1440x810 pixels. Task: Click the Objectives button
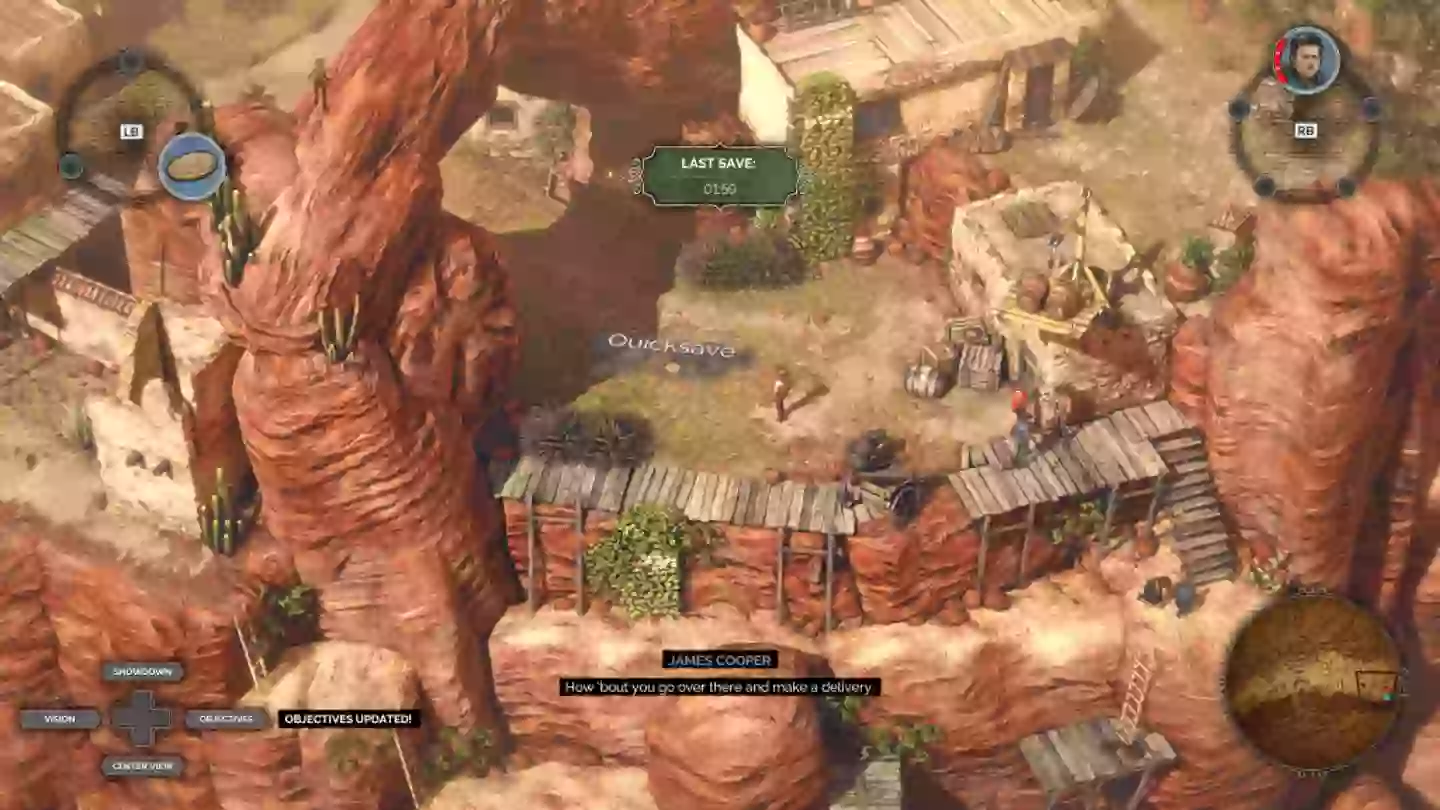228,718
